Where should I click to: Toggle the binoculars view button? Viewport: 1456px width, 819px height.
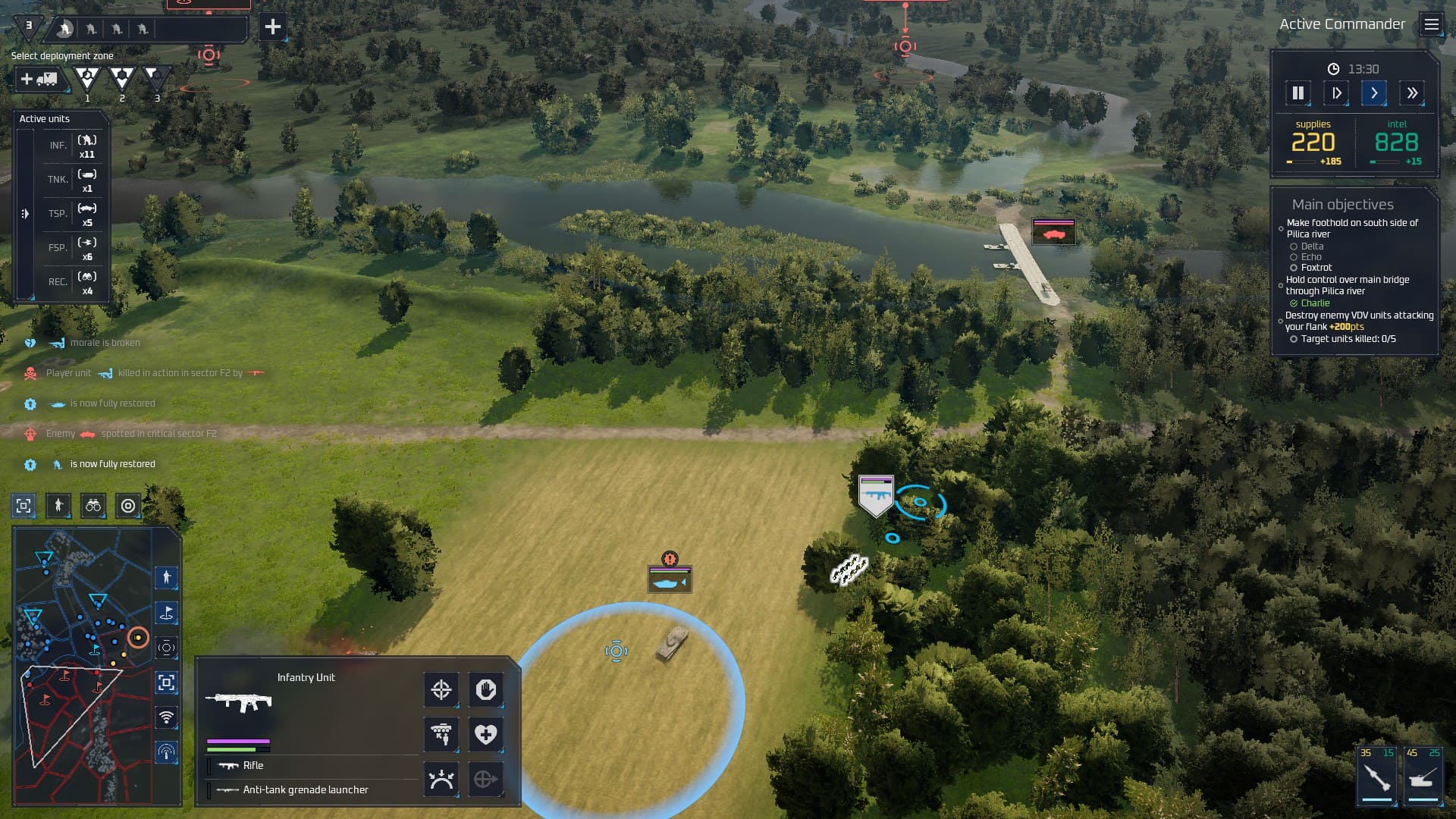click(93, 506)
